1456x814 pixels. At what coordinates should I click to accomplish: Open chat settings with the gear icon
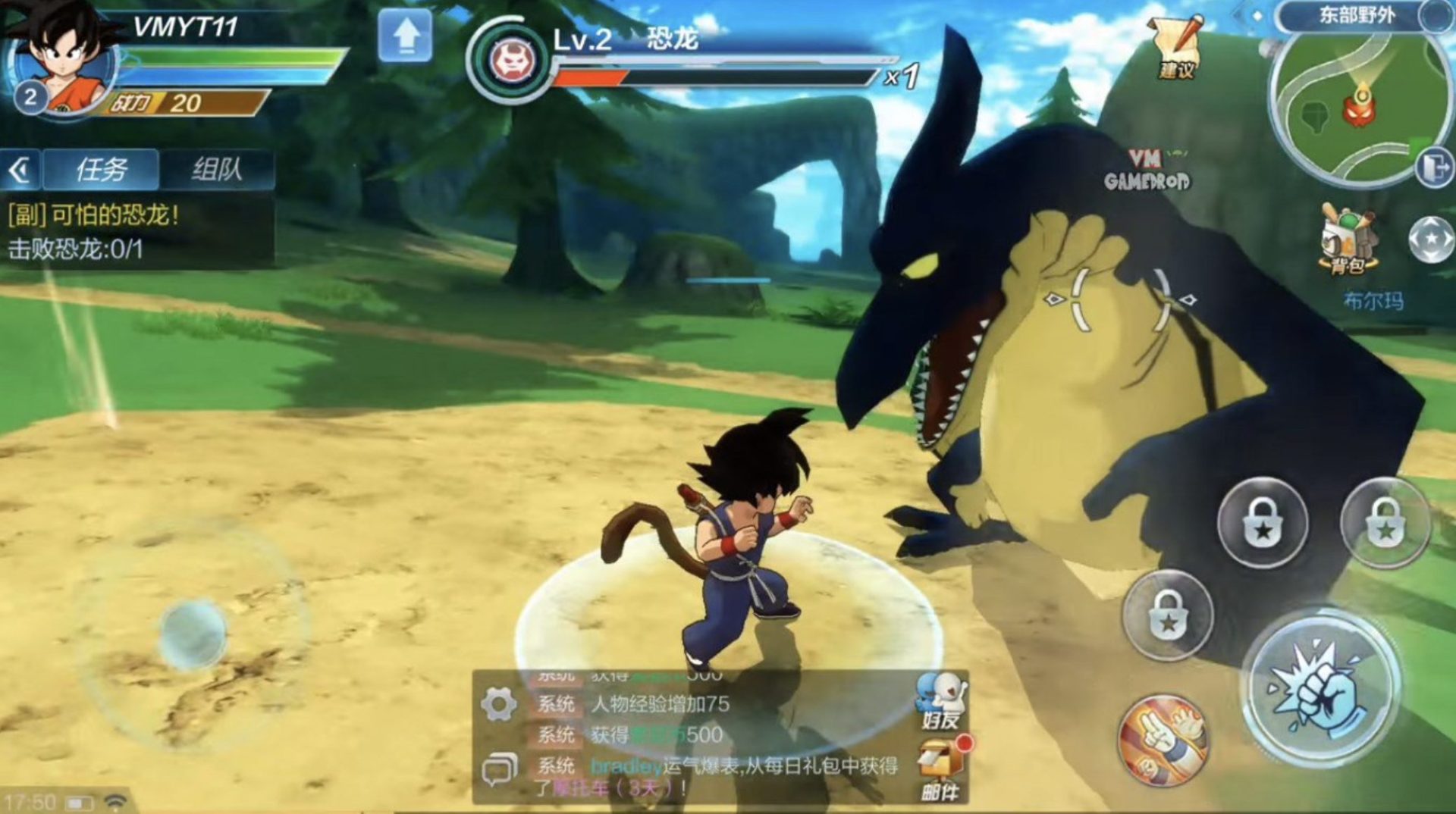click(498, 704)
